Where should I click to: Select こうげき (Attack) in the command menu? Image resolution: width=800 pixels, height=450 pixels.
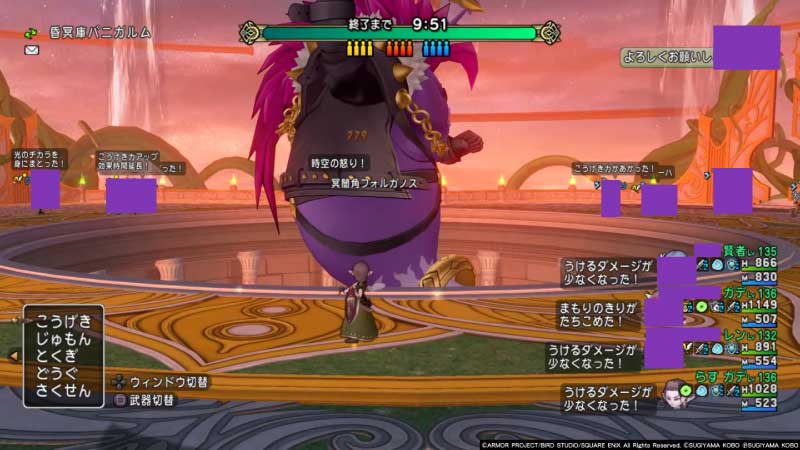click(63, 321)
